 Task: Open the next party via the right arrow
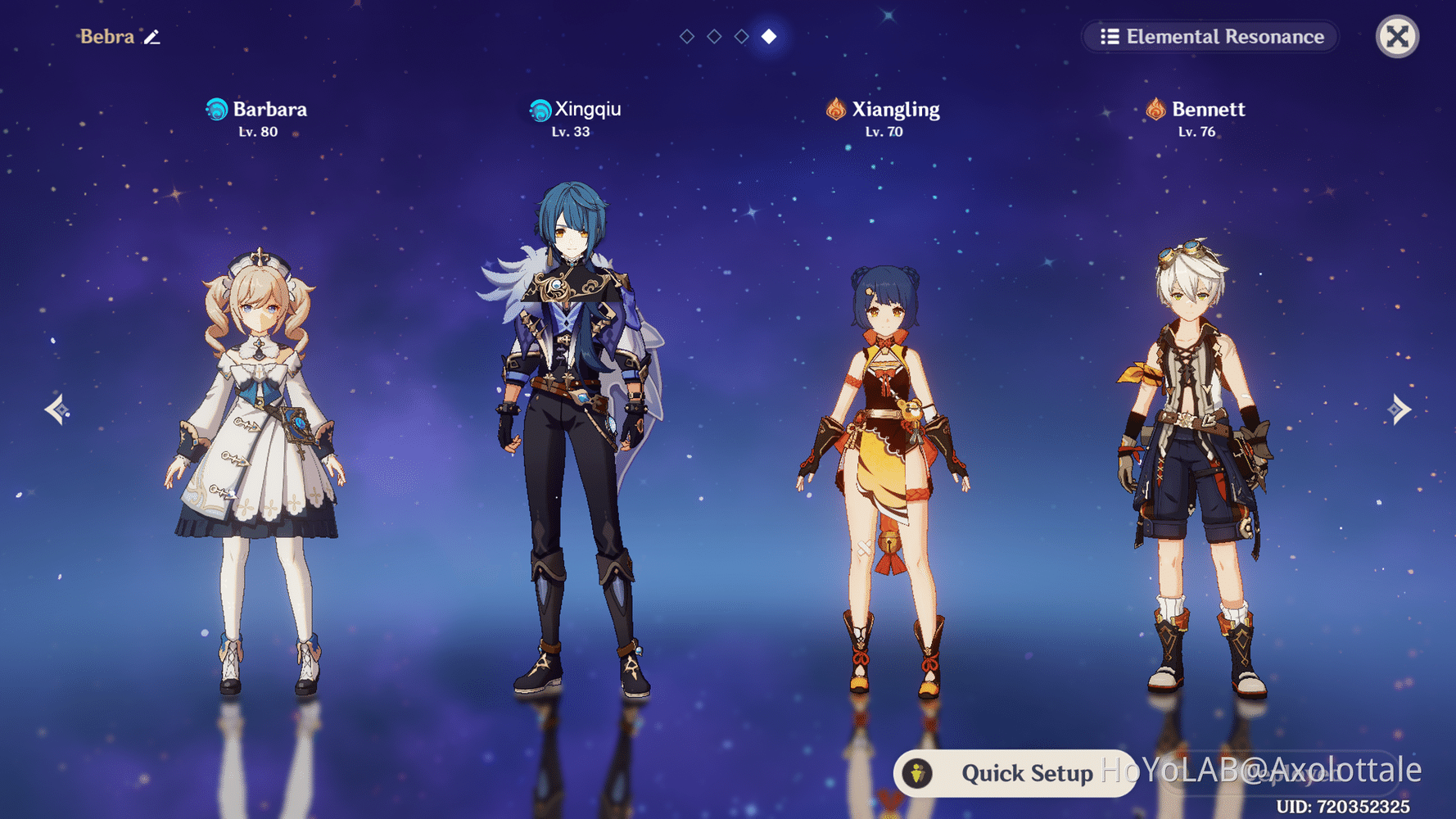pos(1401,409)
